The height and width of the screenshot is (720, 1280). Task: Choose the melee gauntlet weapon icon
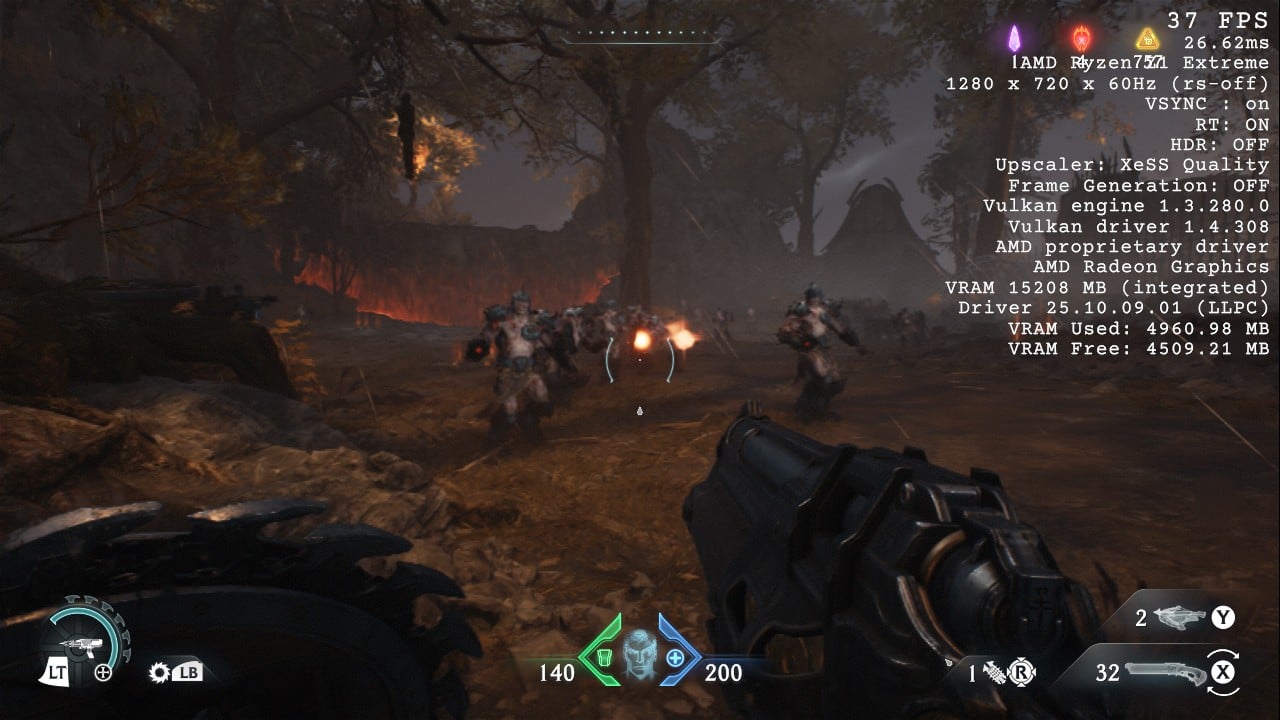tap(995, 673)
